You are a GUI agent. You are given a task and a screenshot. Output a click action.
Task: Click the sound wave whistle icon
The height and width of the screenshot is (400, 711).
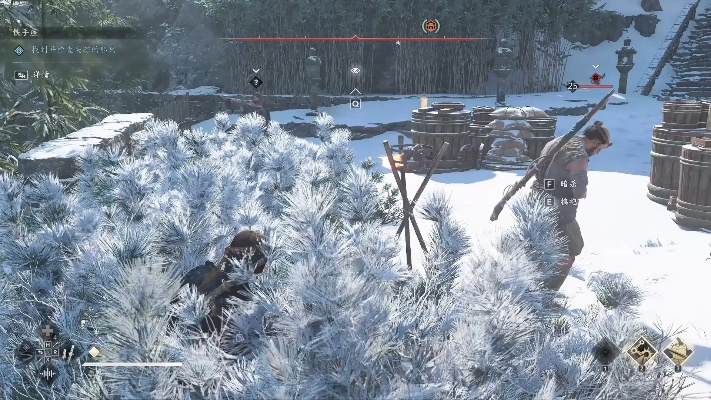[x=48, y=373]
